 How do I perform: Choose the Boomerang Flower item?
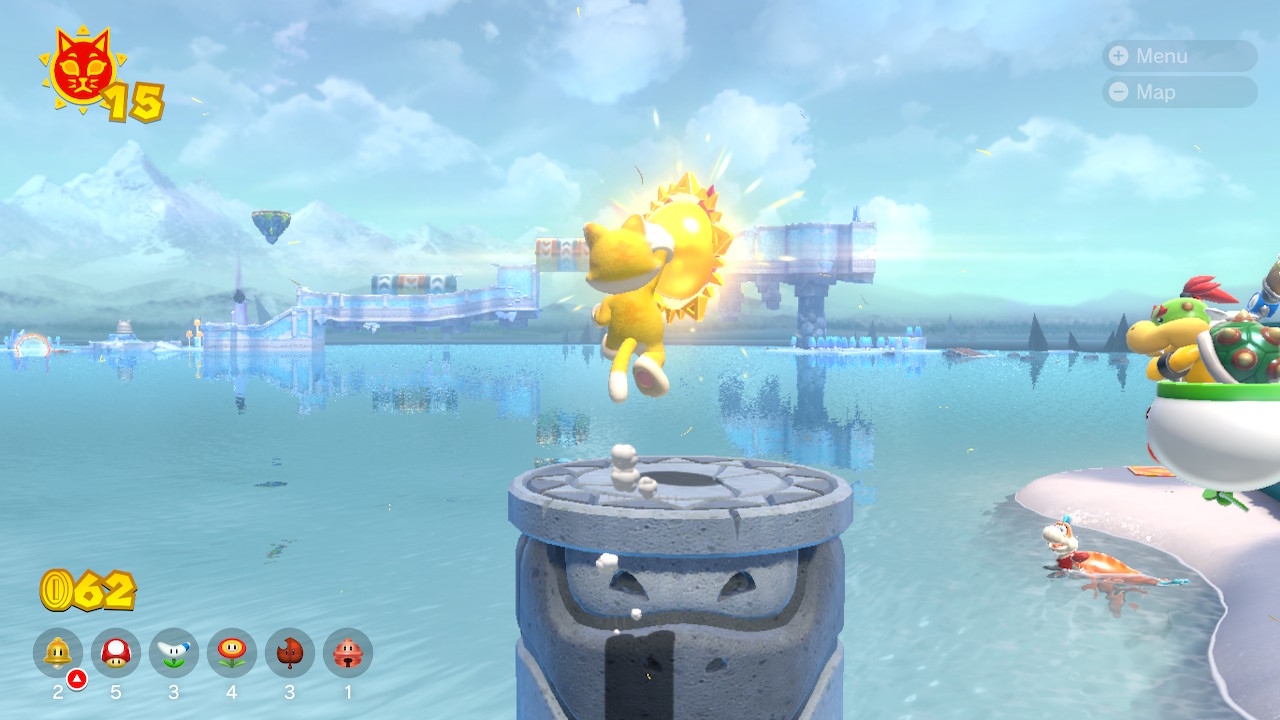tap(174, 653)
